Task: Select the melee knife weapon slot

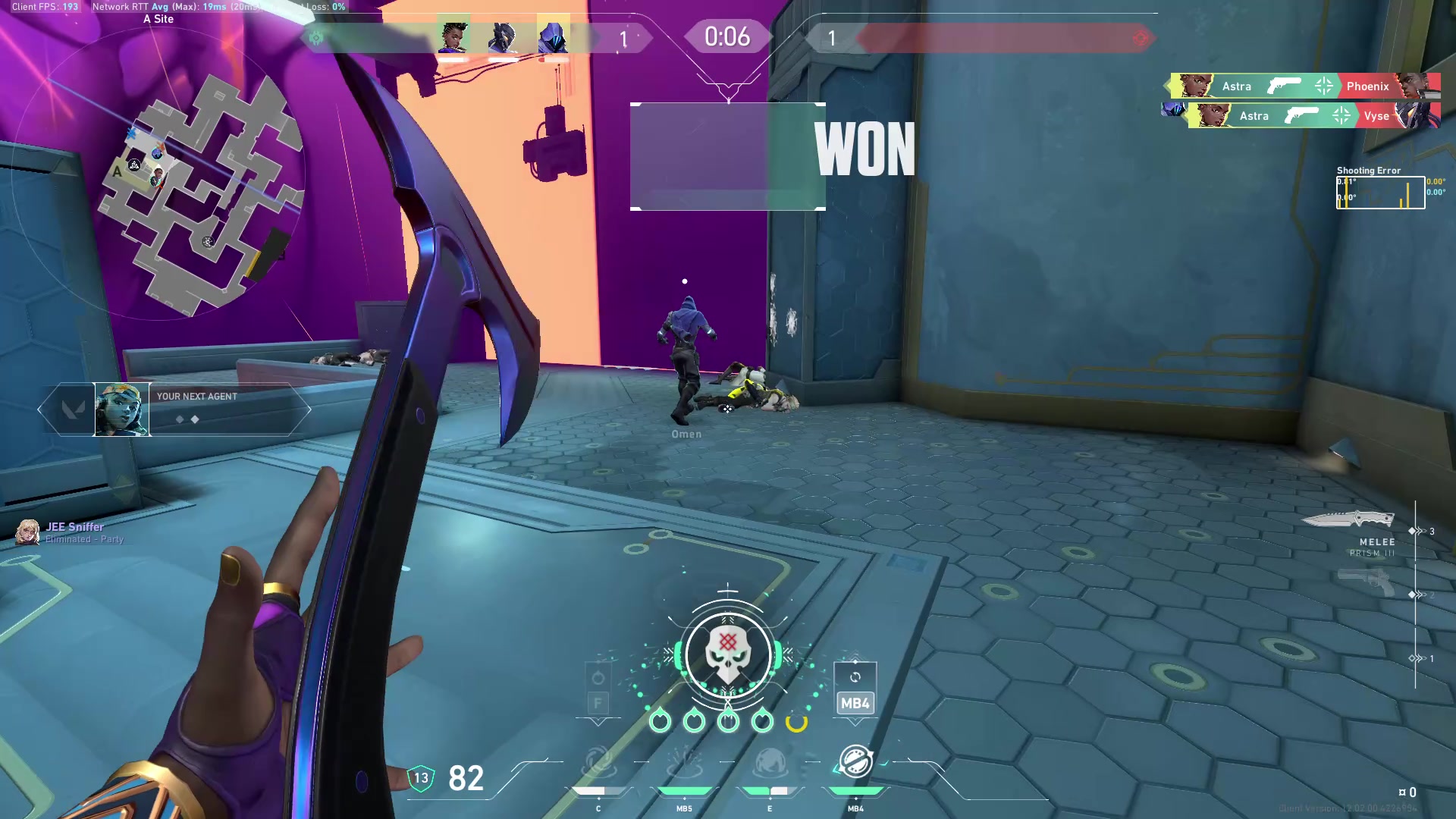Action: (1348, 519)
